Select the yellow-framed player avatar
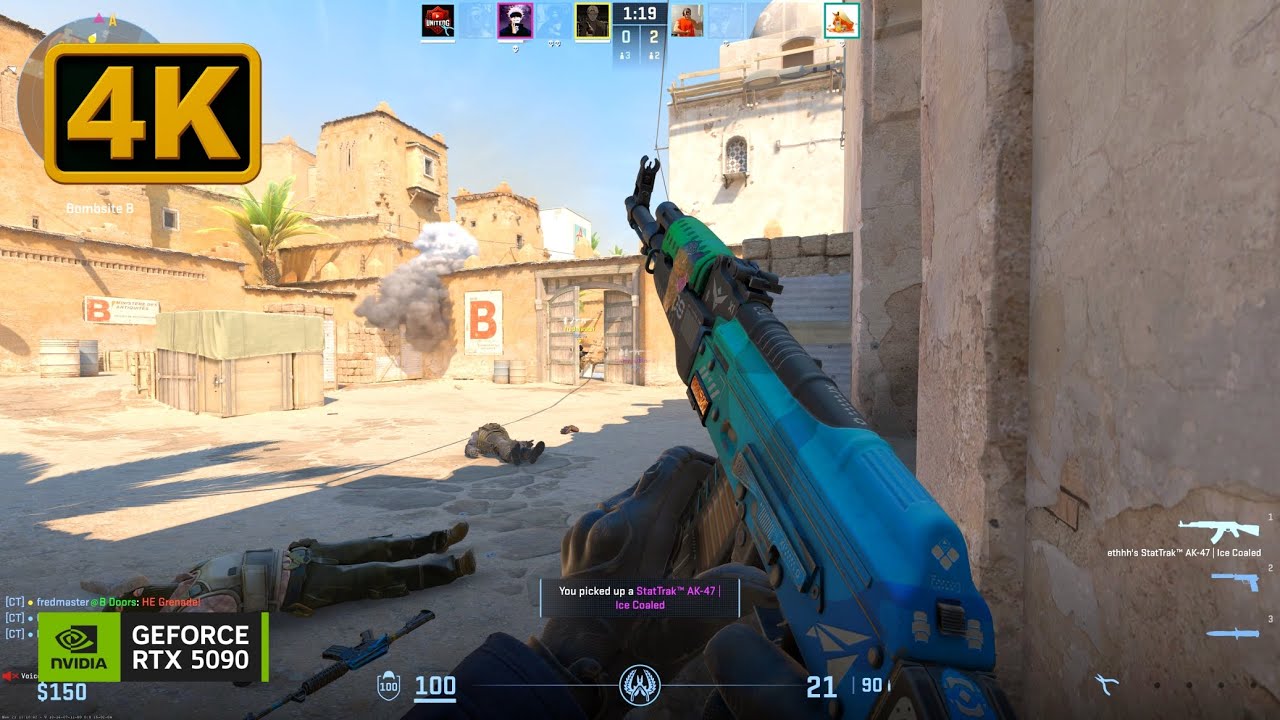The width and height of the screenshot is (1280, 720). pyautogui.click(x=592, y=21)
